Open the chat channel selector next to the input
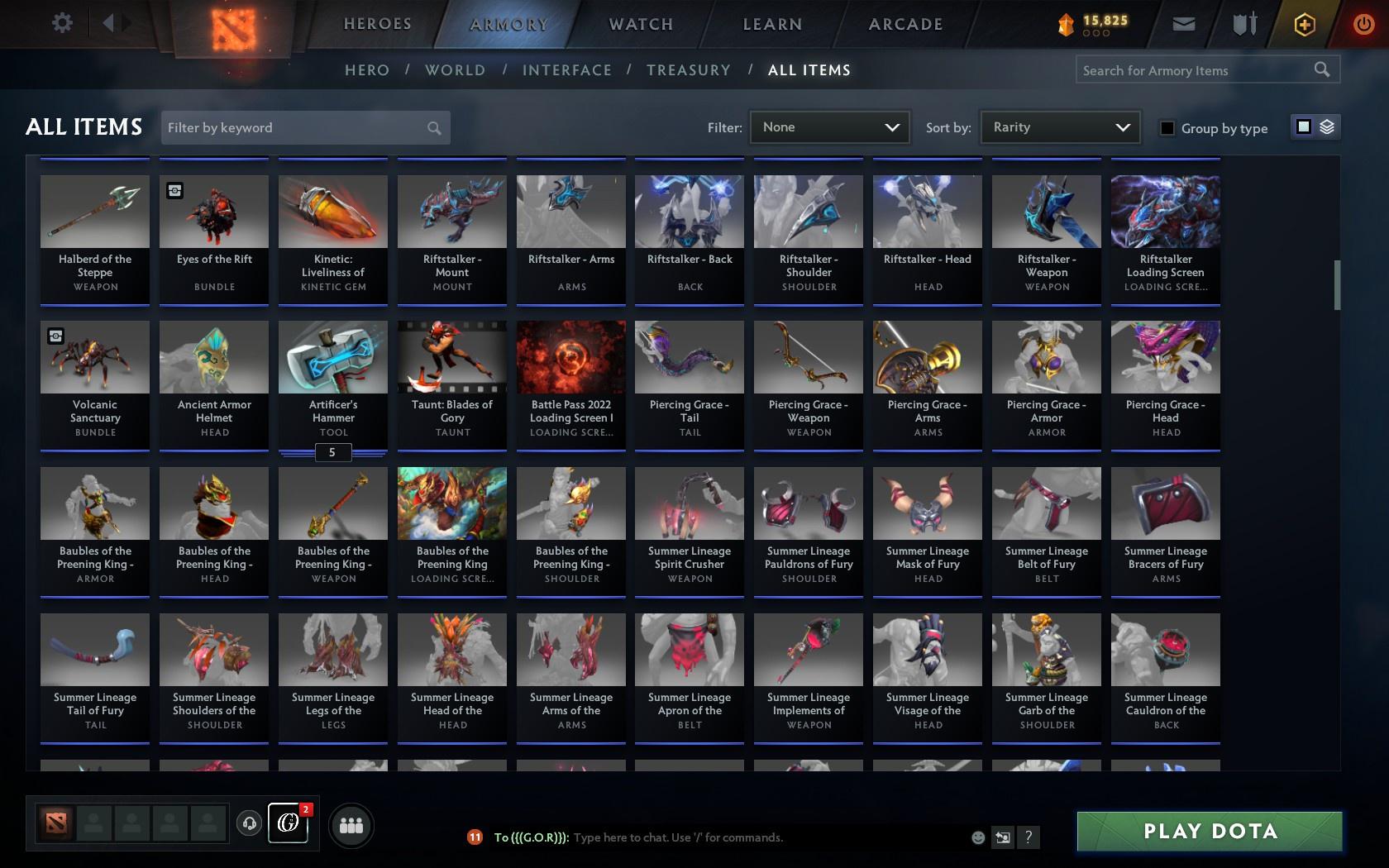The height and width of the screenshot is (868, 1389). (1003, 837)
